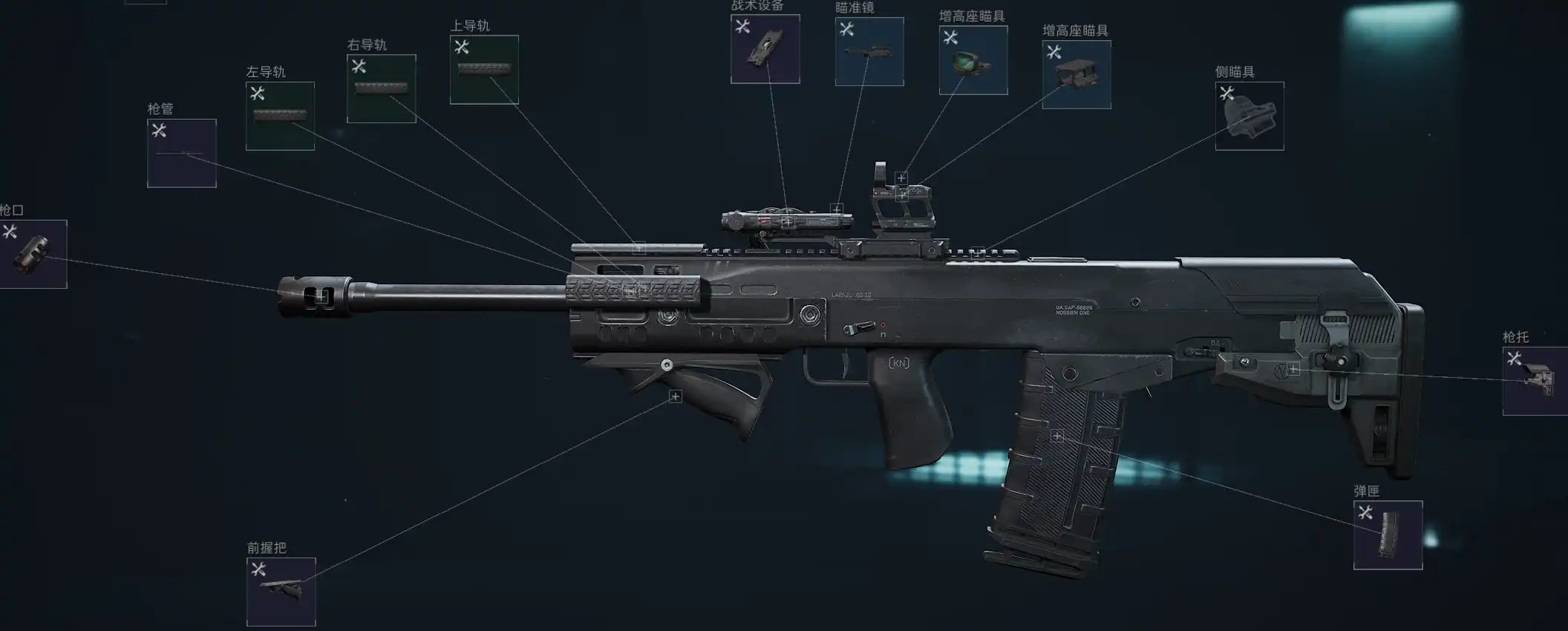Choose the 前握把 foregrip slot
Image resolution: width=1568 pixels, height=631 pixels.
[x=281, y=592]
